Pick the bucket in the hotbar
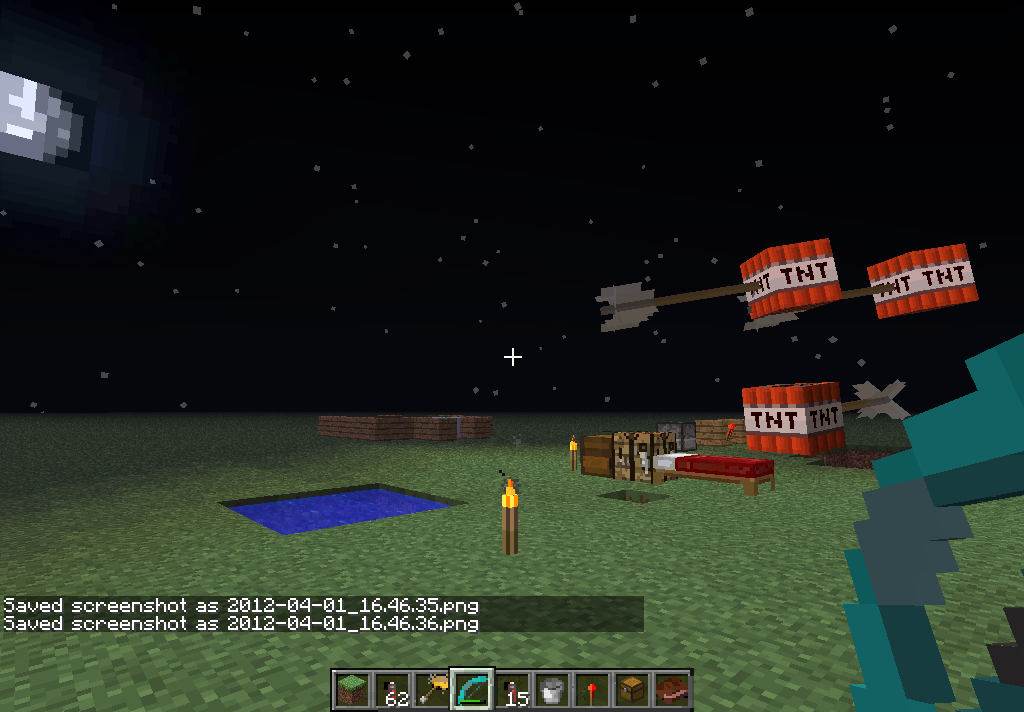The height and width of the screenshot is (712, 1024). pyautogui.click(x=551, y=690)
